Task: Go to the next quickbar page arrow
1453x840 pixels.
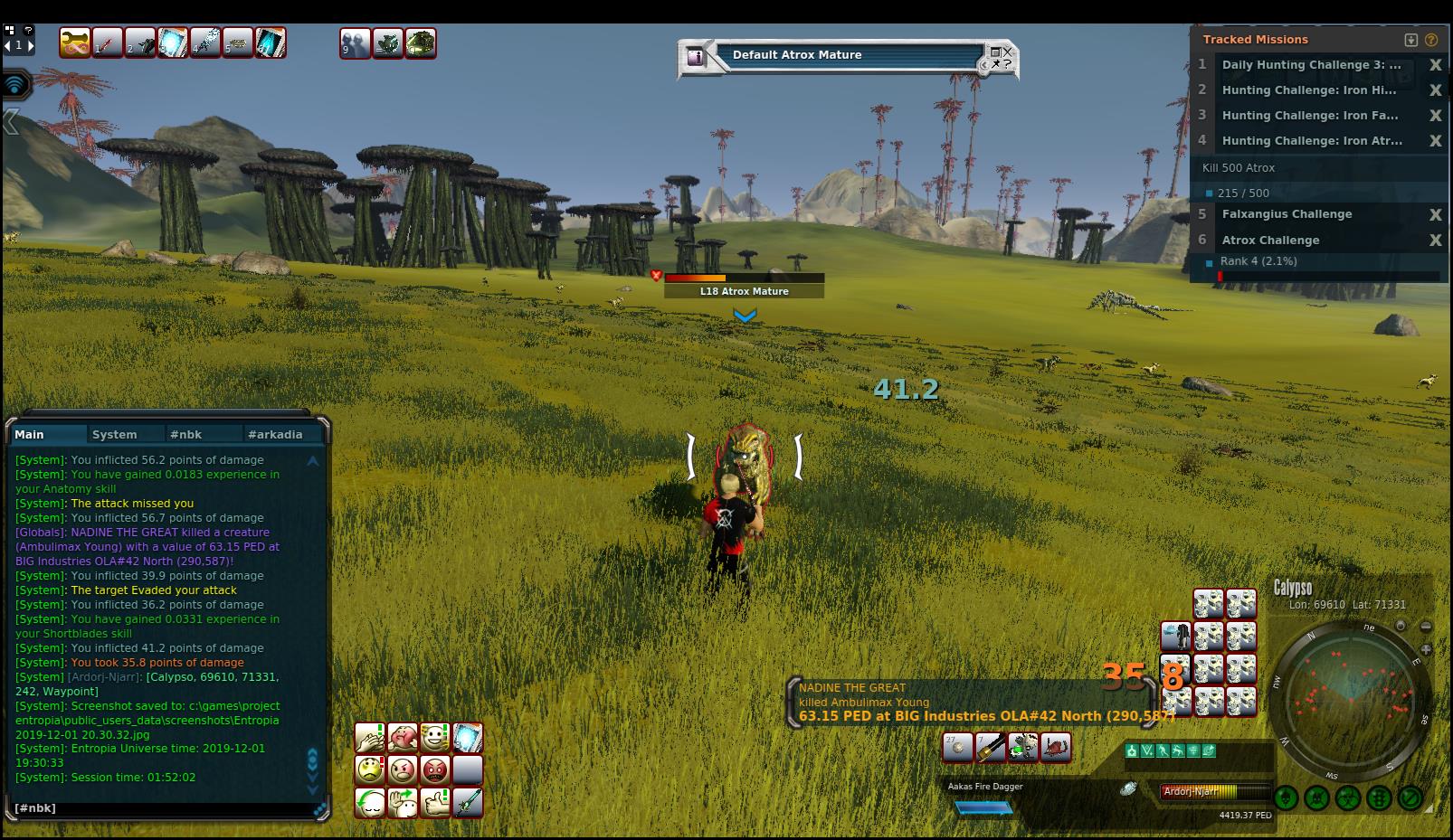Action: click(31, 45)
